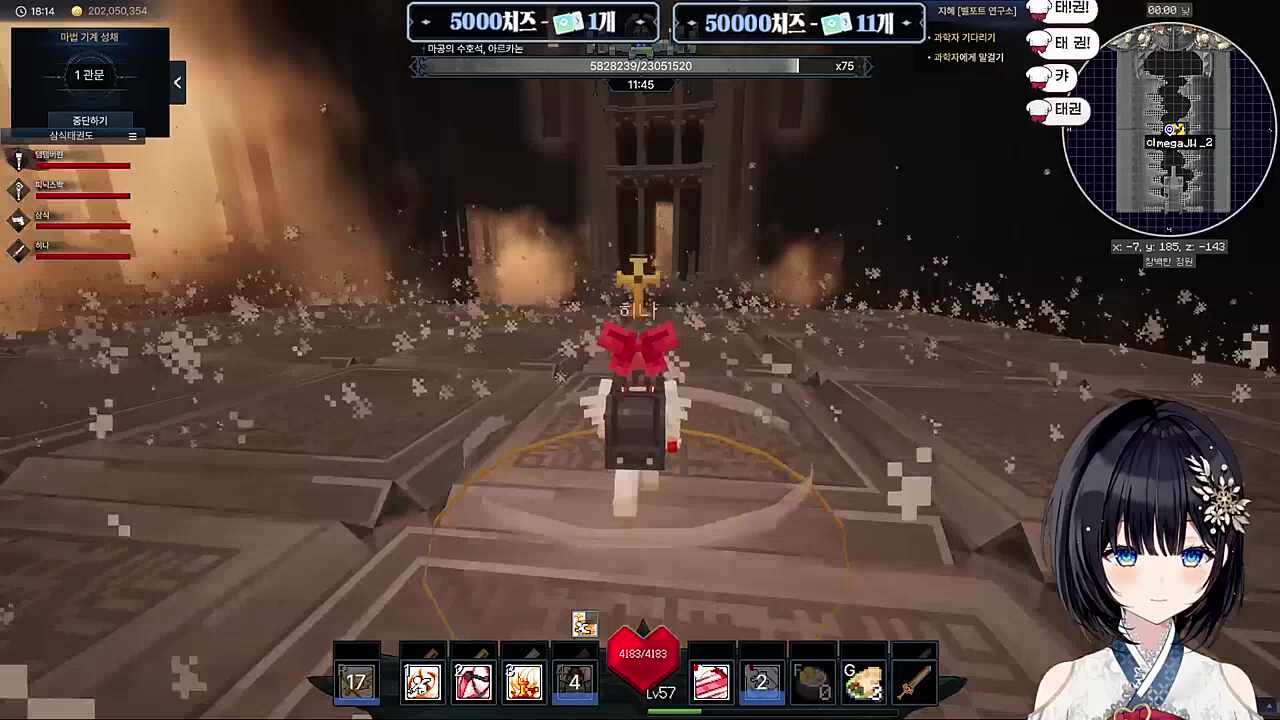Activate skill slot 1 with the orange swirl icon

[x=422, y=682]
